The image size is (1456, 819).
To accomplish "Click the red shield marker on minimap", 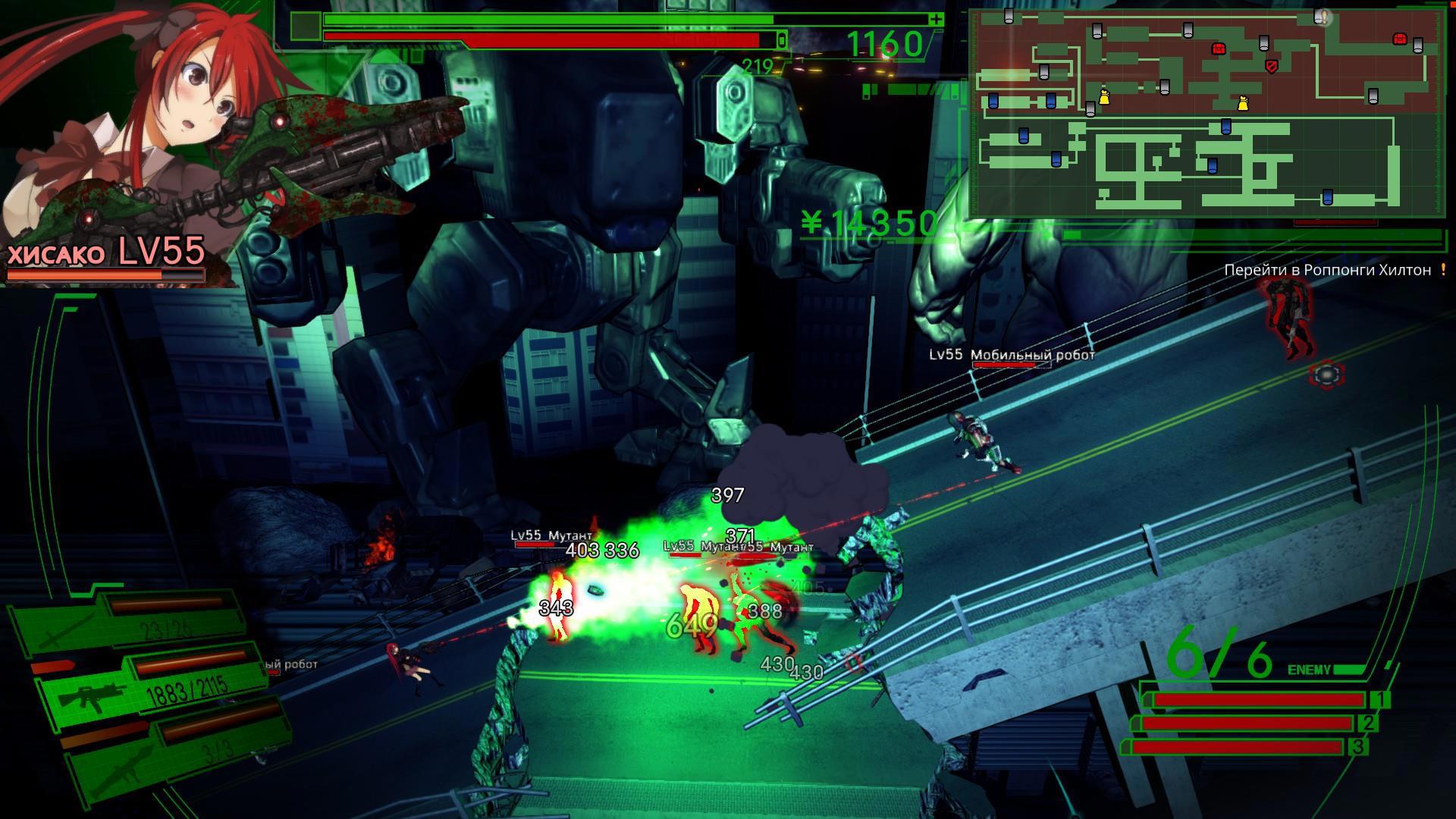I will [x=1272, y=67].
